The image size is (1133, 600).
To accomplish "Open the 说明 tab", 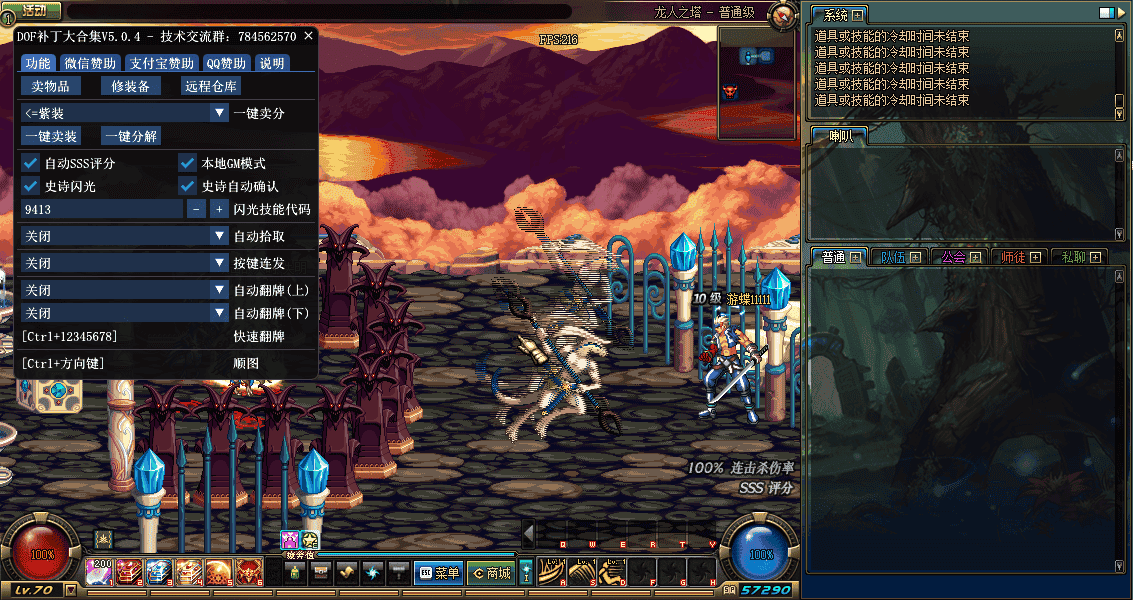I will 272,63.
